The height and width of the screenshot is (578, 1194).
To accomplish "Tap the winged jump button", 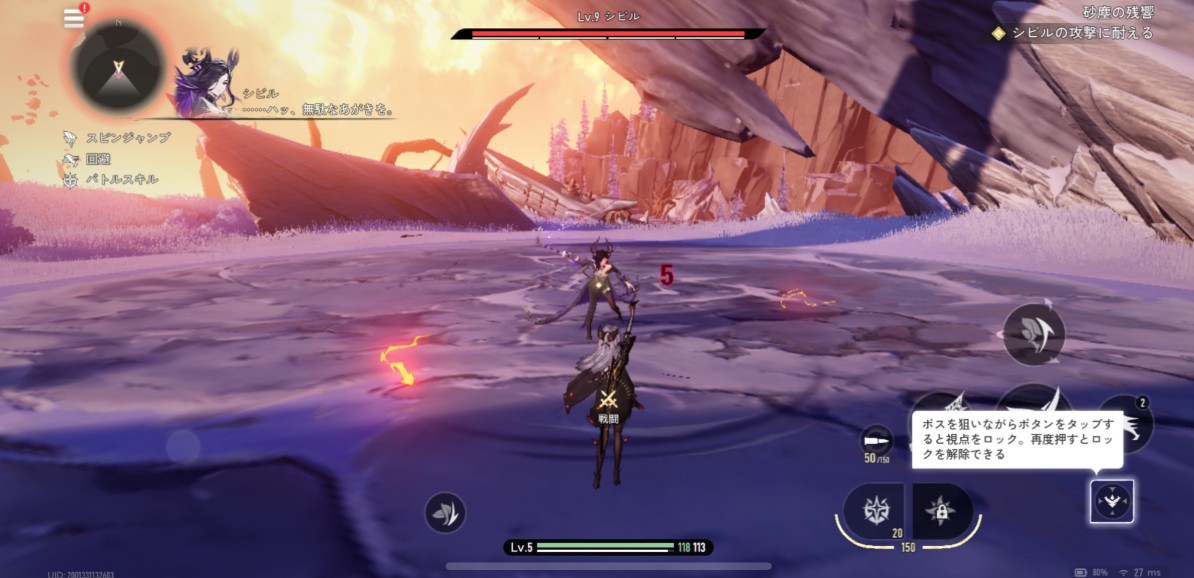I will click(x=1033, y=334).
